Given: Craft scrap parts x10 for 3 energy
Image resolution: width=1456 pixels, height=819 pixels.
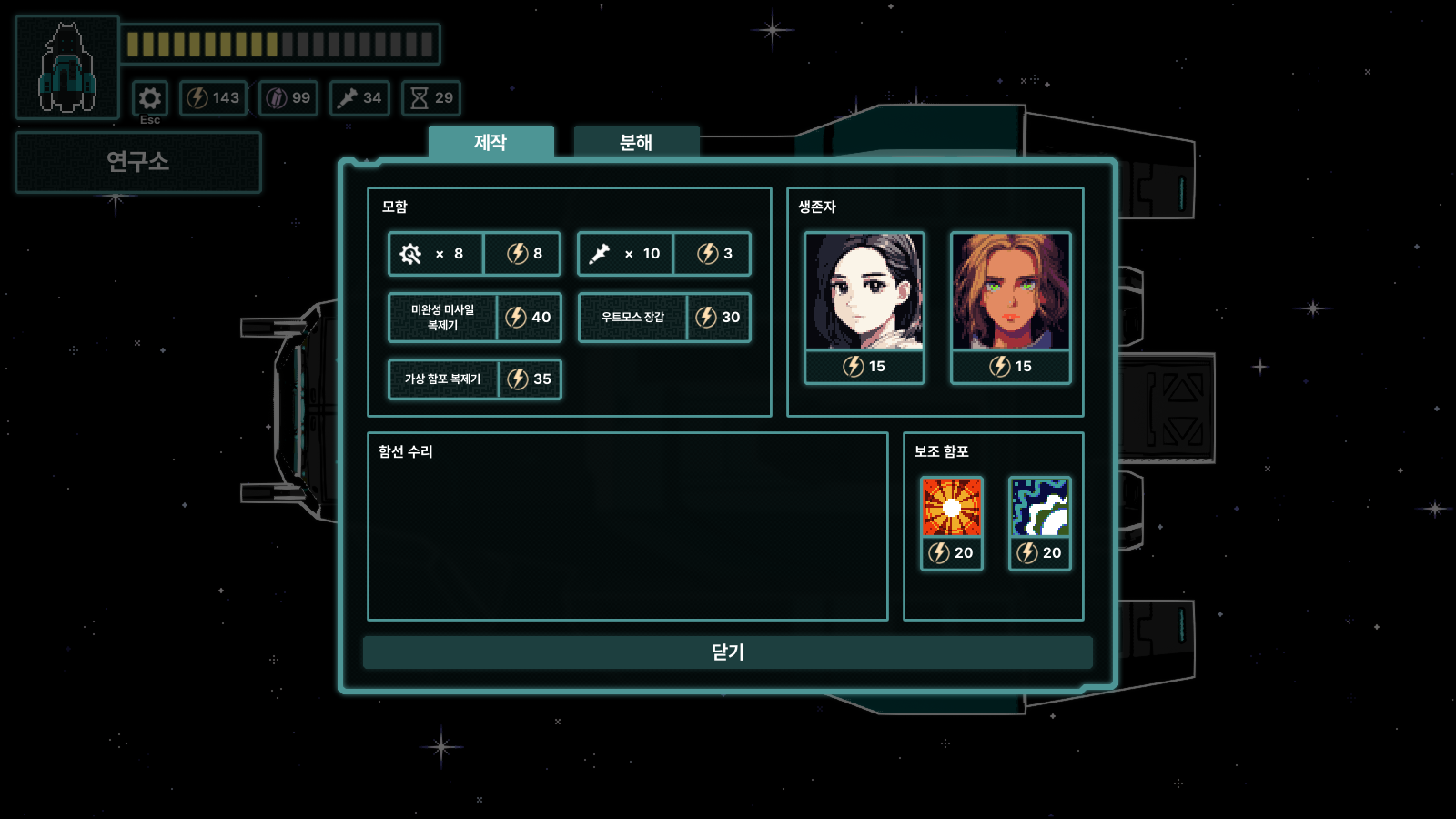Looking at the screenshot, I should coord(663,255).
